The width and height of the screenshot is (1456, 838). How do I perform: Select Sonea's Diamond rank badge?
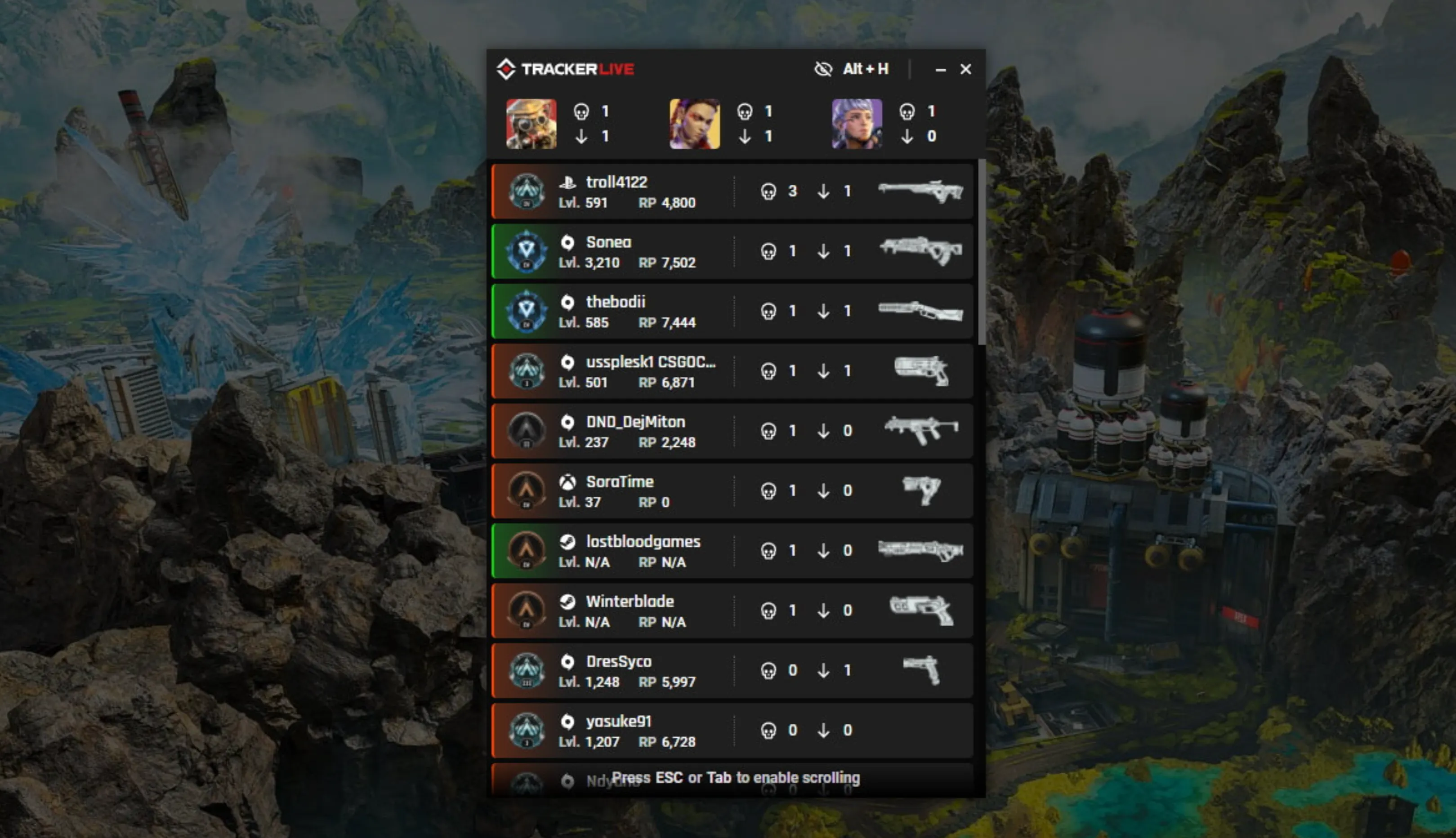pos(527,251)
